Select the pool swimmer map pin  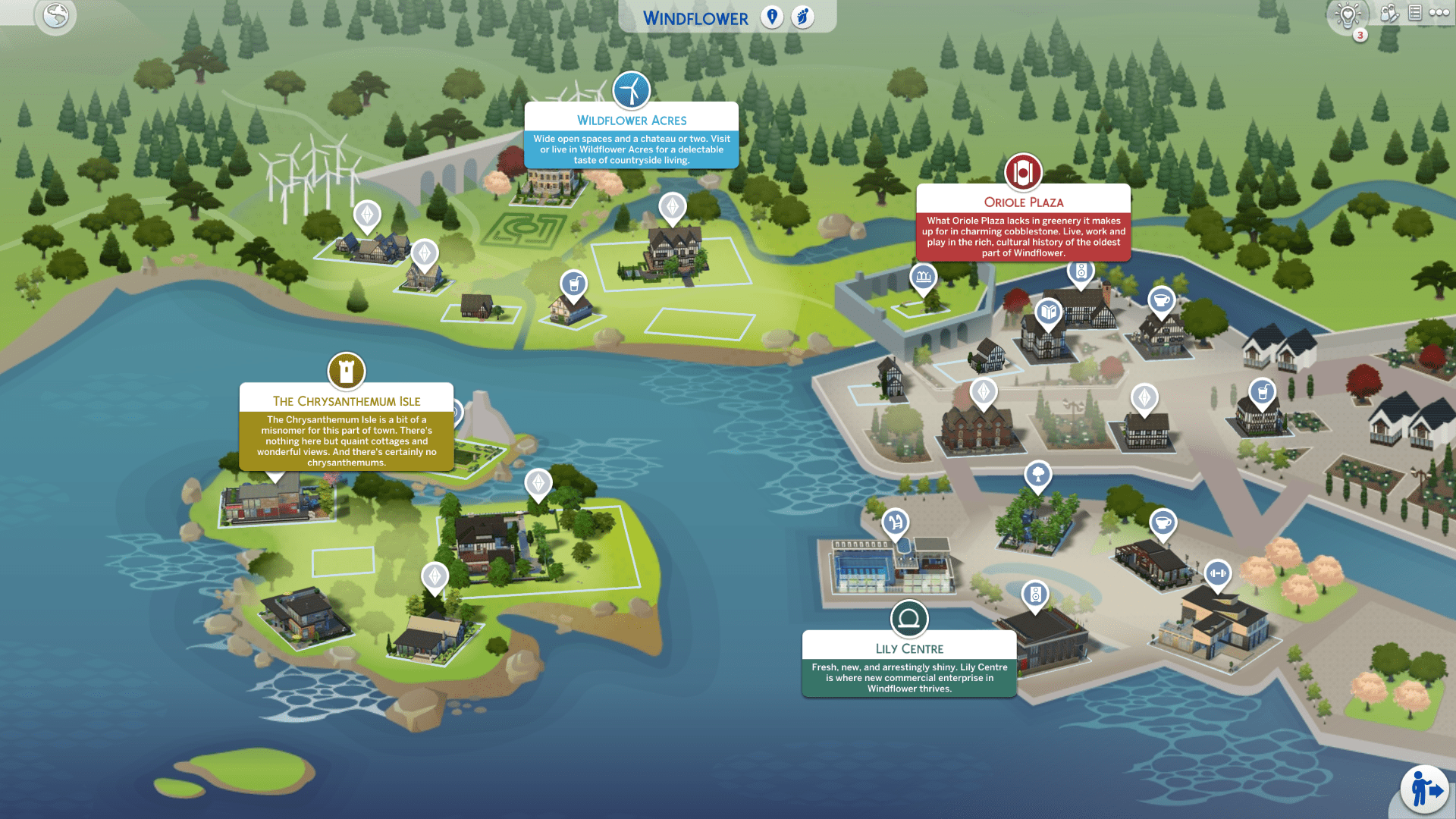tap(895, 522)
